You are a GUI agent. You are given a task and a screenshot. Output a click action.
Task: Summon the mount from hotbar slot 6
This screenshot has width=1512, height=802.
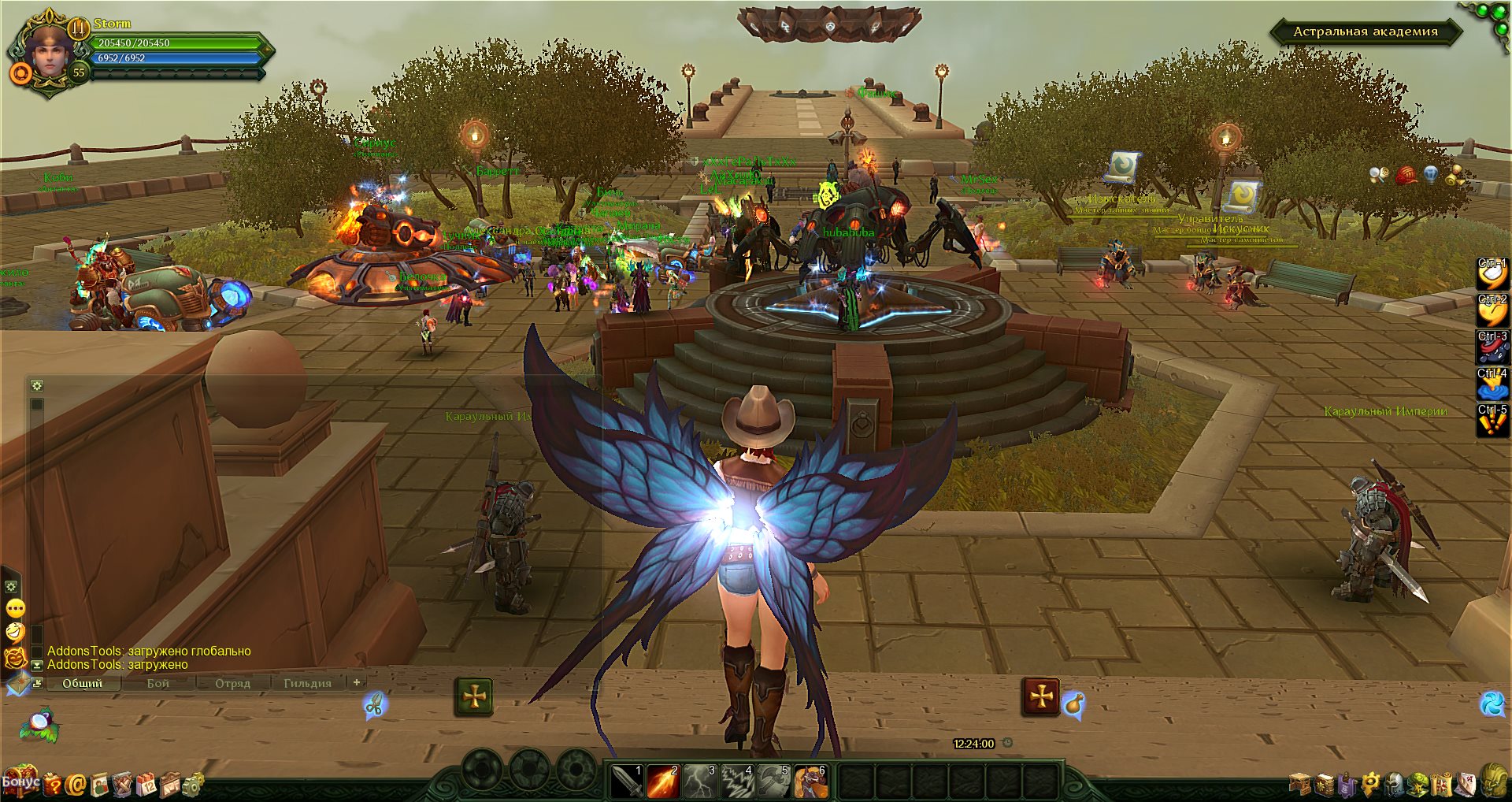[x=810, y=782]
